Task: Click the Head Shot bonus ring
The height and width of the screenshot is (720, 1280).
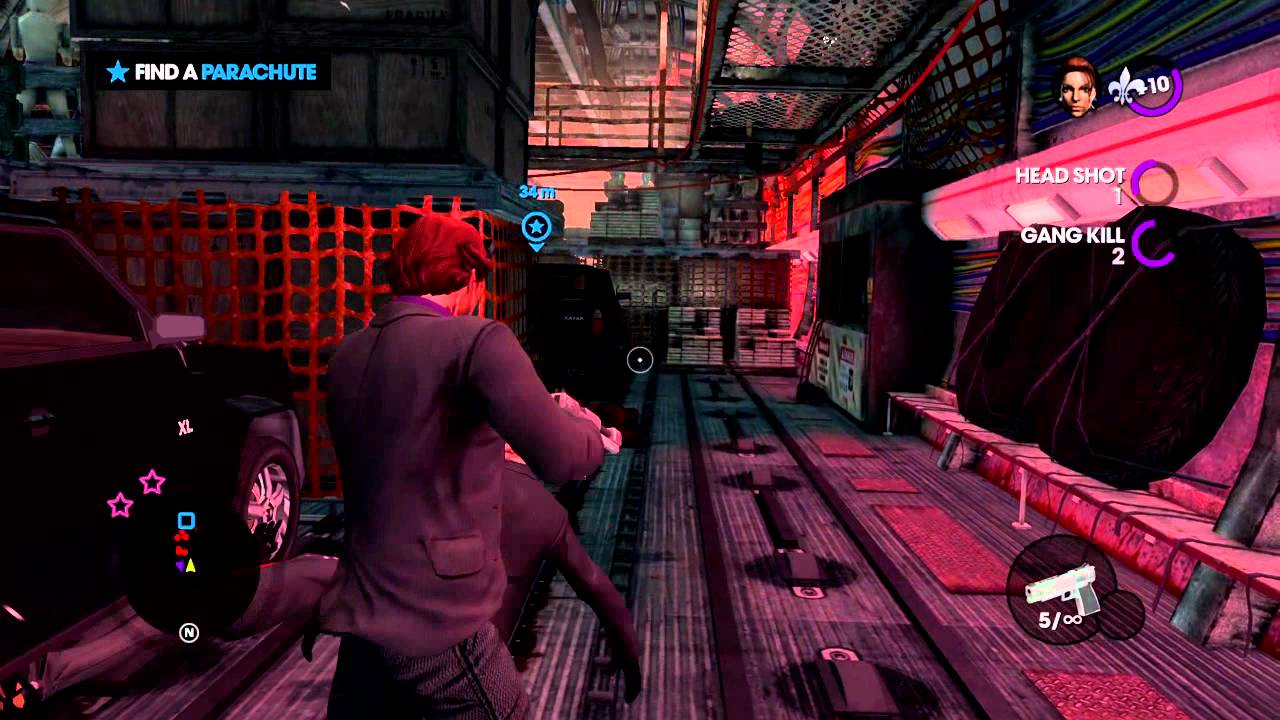Action: 1154,183
